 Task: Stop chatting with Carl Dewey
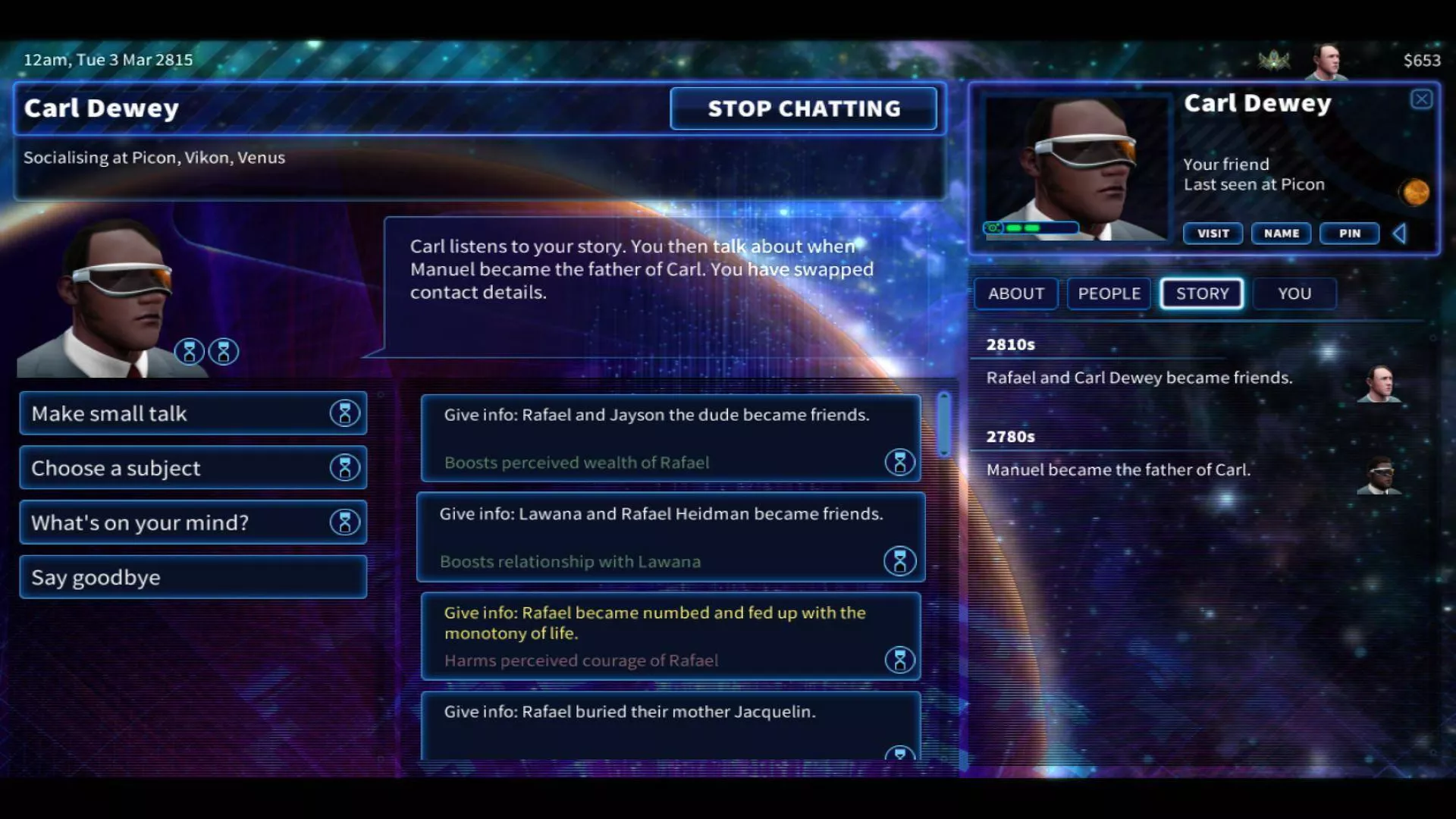pyautogui.click(x=803, y=108)
